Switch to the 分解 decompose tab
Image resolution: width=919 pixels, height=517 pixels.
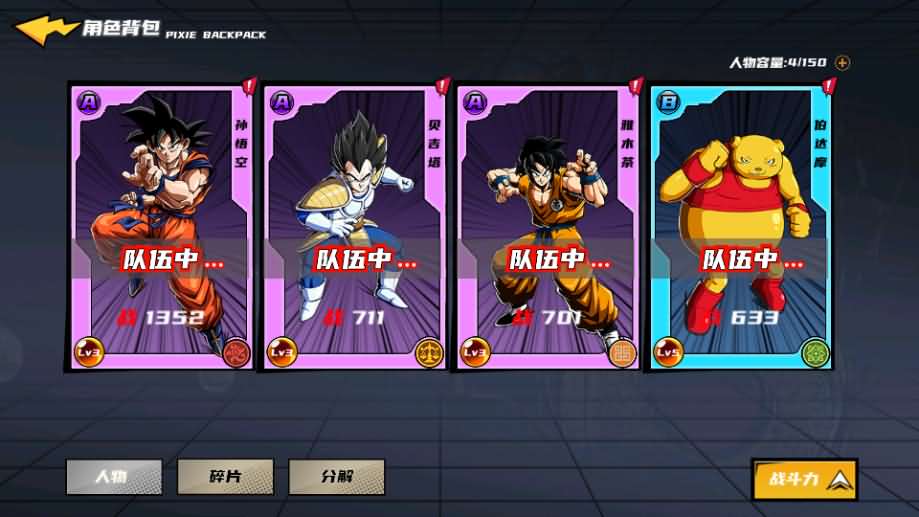[x=337, y=476]
